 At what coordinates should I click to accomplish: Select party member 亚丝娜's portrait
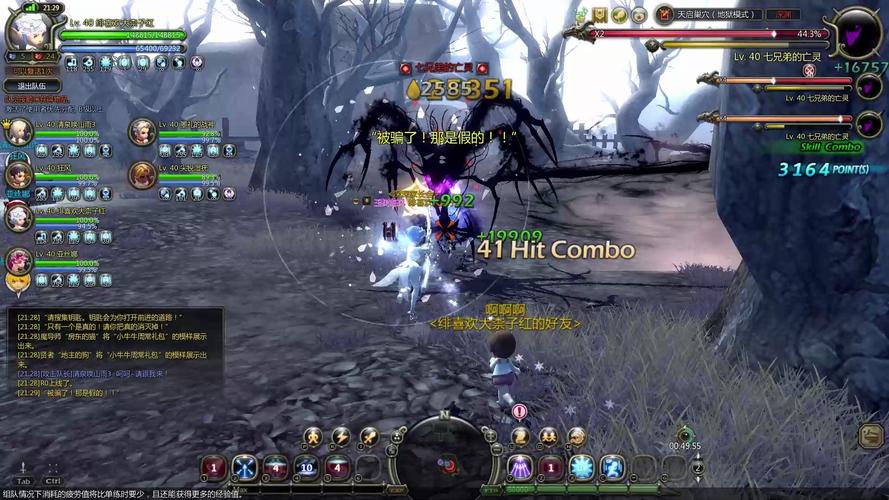click(x=17, y=260)
